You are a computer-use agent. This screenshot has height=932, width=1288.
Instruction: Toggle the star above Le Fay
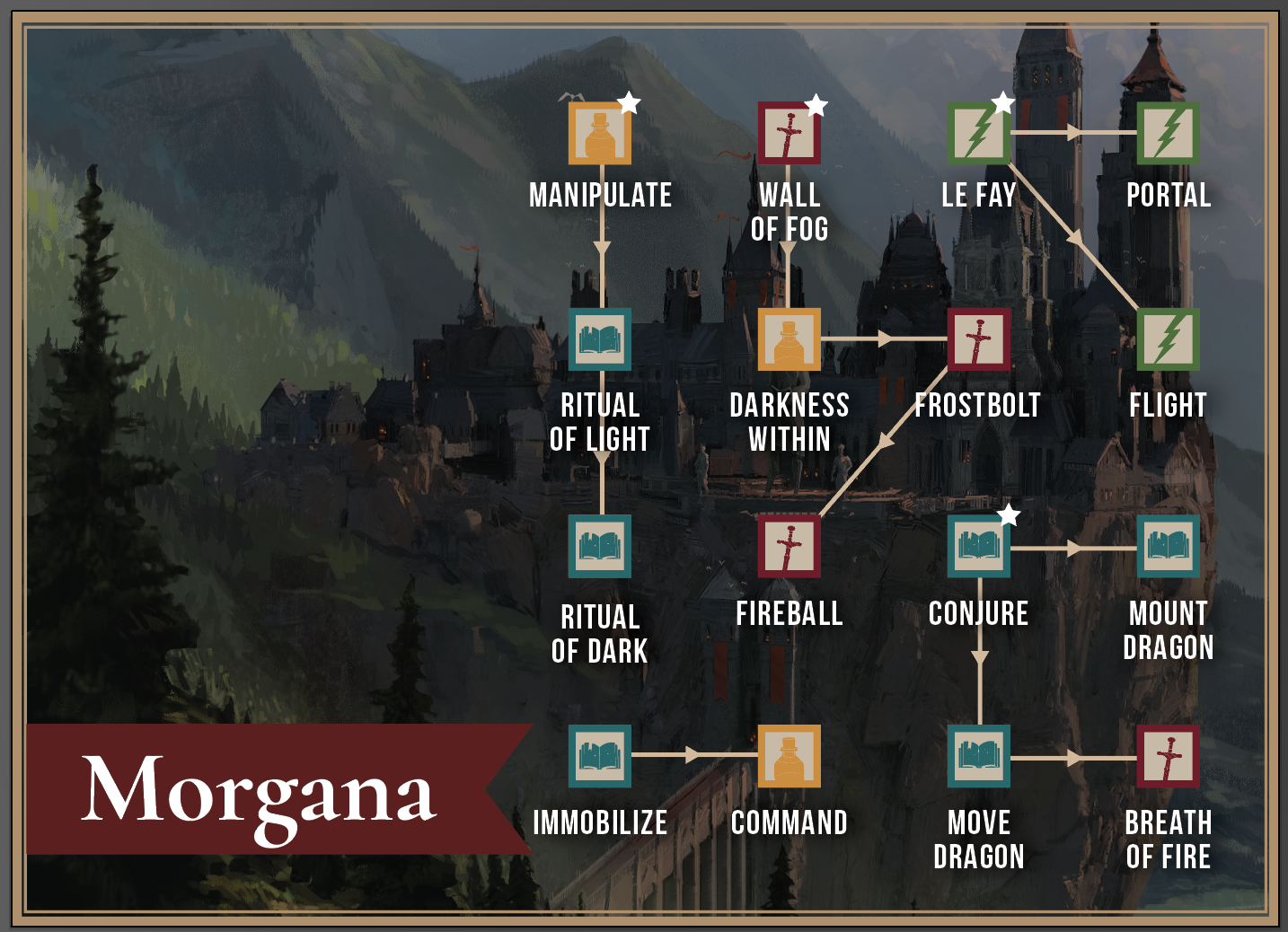coord(1003,101)
